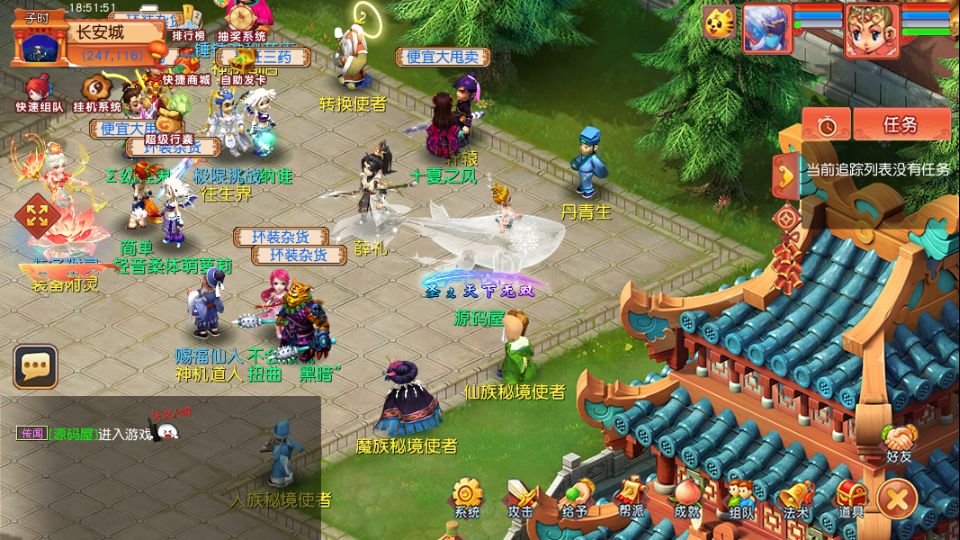Open the 挂机系统 auto-play system
960x540 pixels.
97,93
